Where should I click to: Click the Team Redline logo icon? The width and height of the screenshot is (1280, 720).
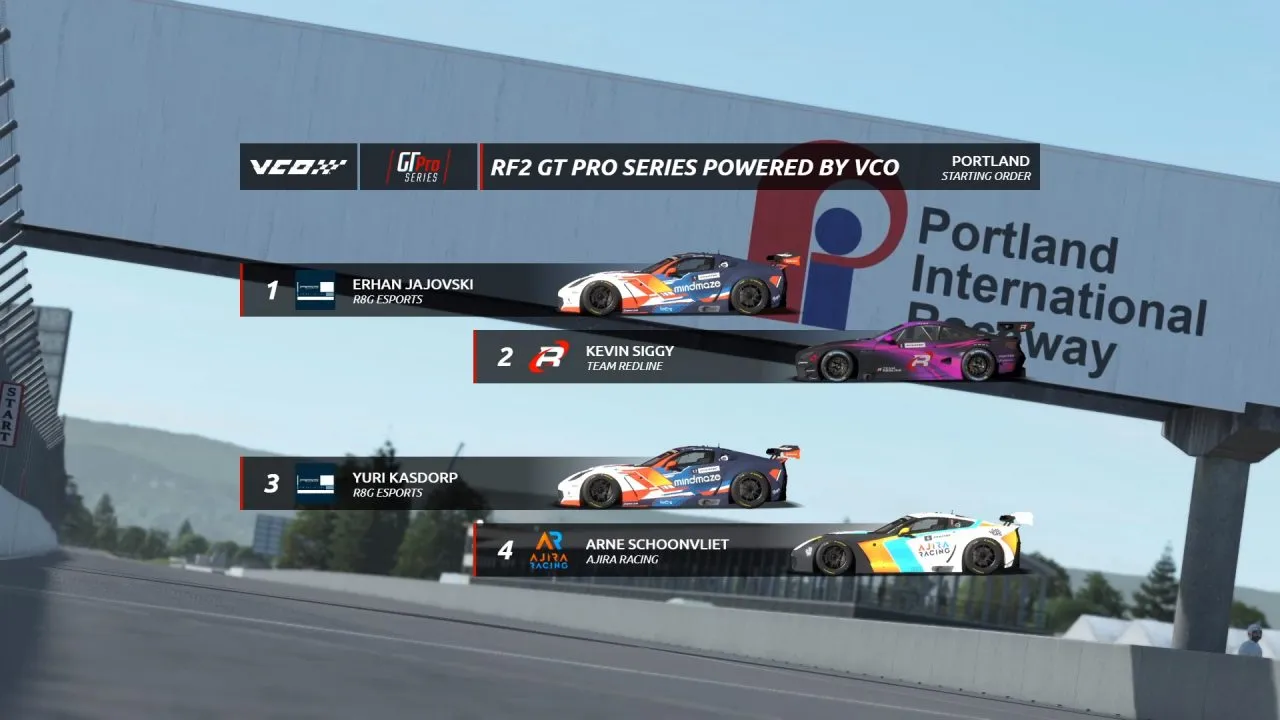tap(548, 357)
